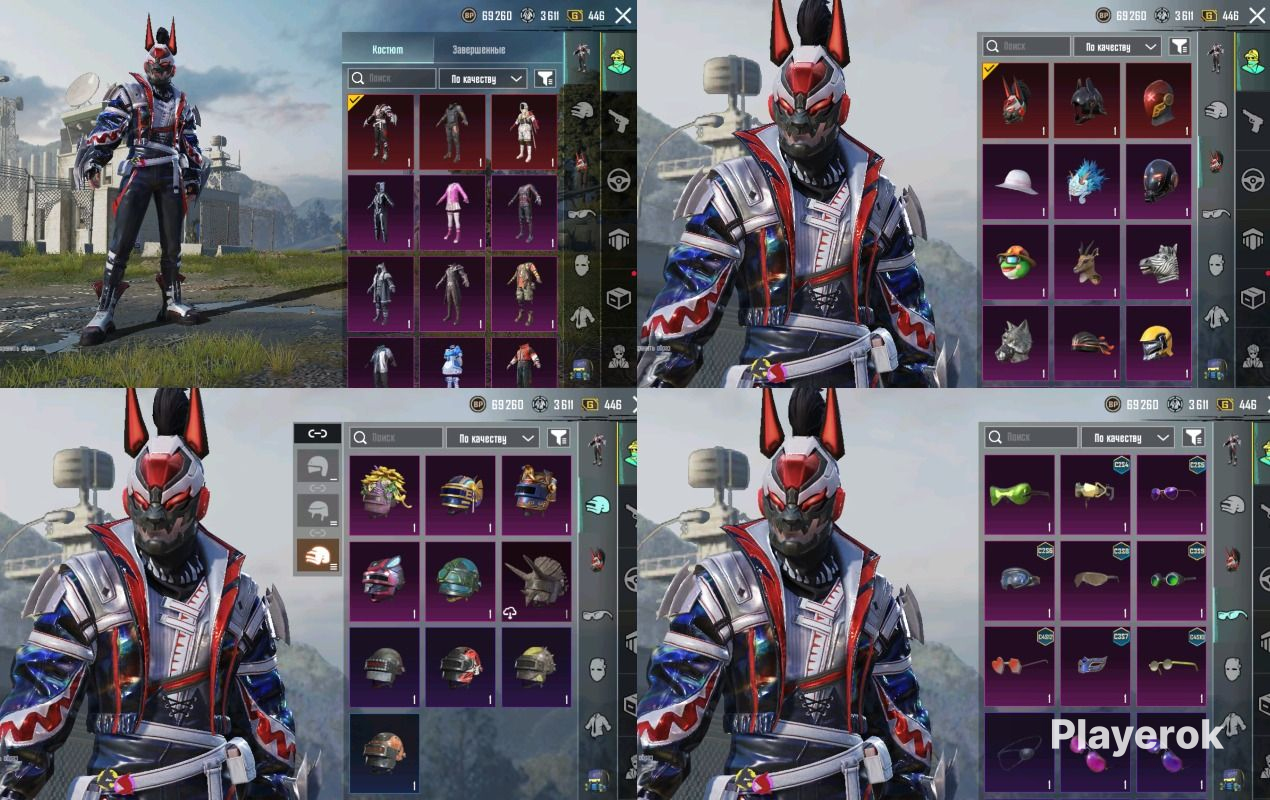
Task: Equip the white pith helmet hat
Action: (1015, 180)
